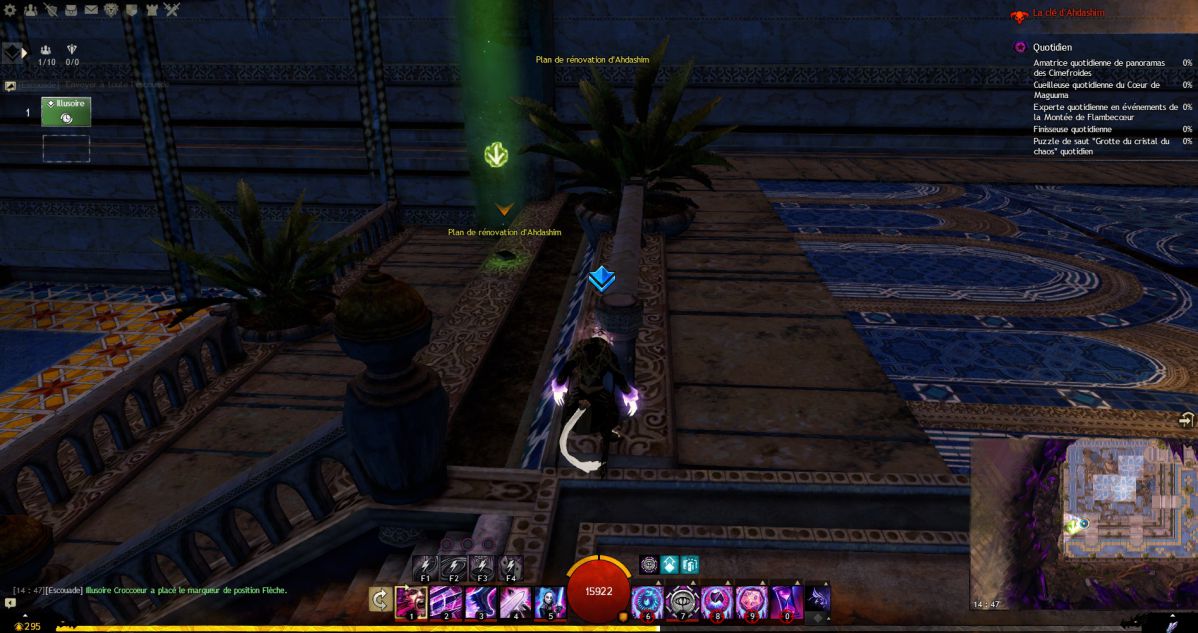The height and width of the screenshot is (633, 1198).
Task: Activate the weapon swap button
Action: [380, 600]
